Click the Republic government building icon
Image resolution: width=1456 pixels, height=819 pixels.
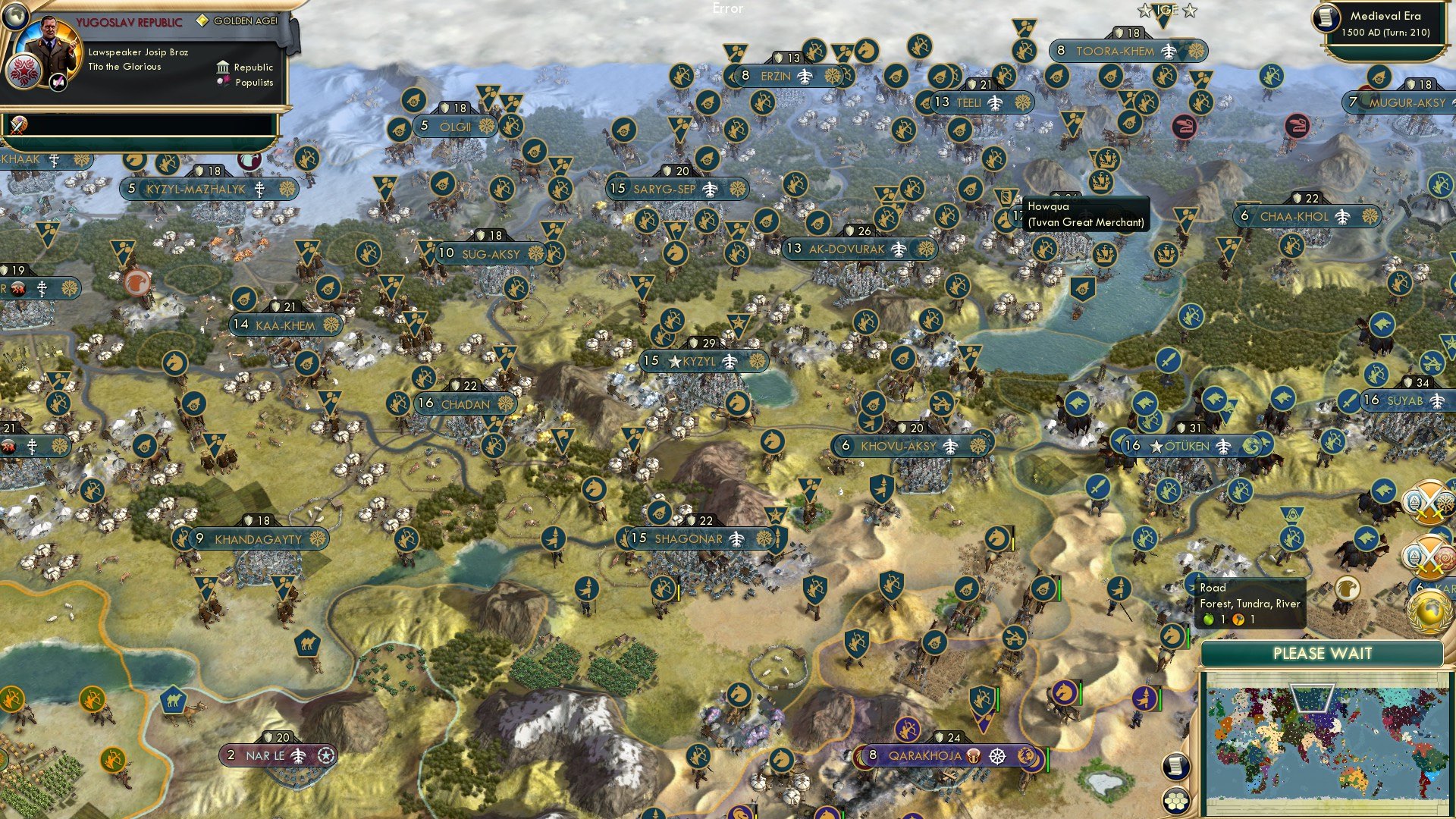click(x=223, y=68)
